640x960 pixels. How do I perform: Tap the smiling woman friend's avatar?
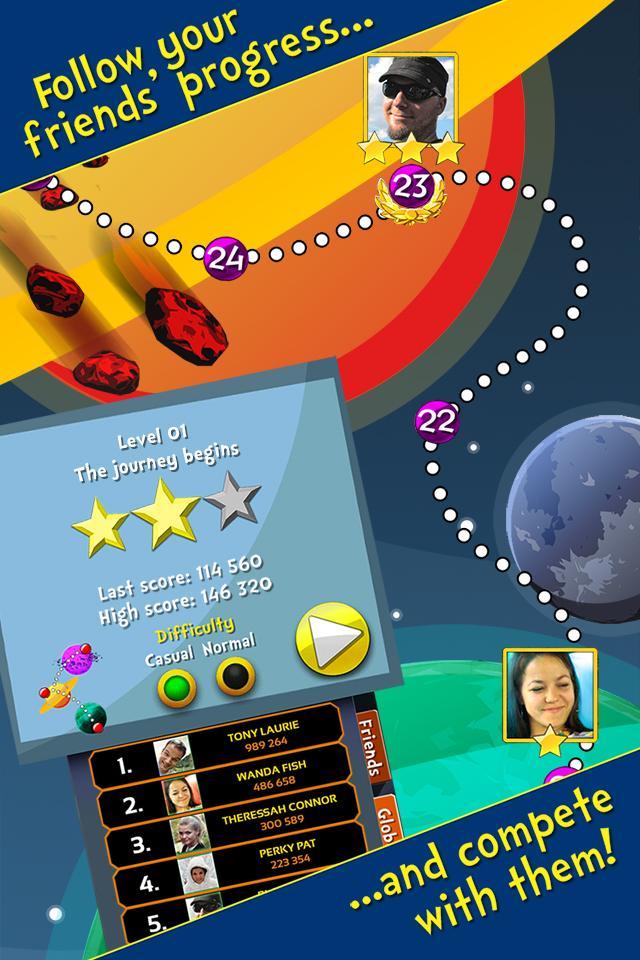549,693
